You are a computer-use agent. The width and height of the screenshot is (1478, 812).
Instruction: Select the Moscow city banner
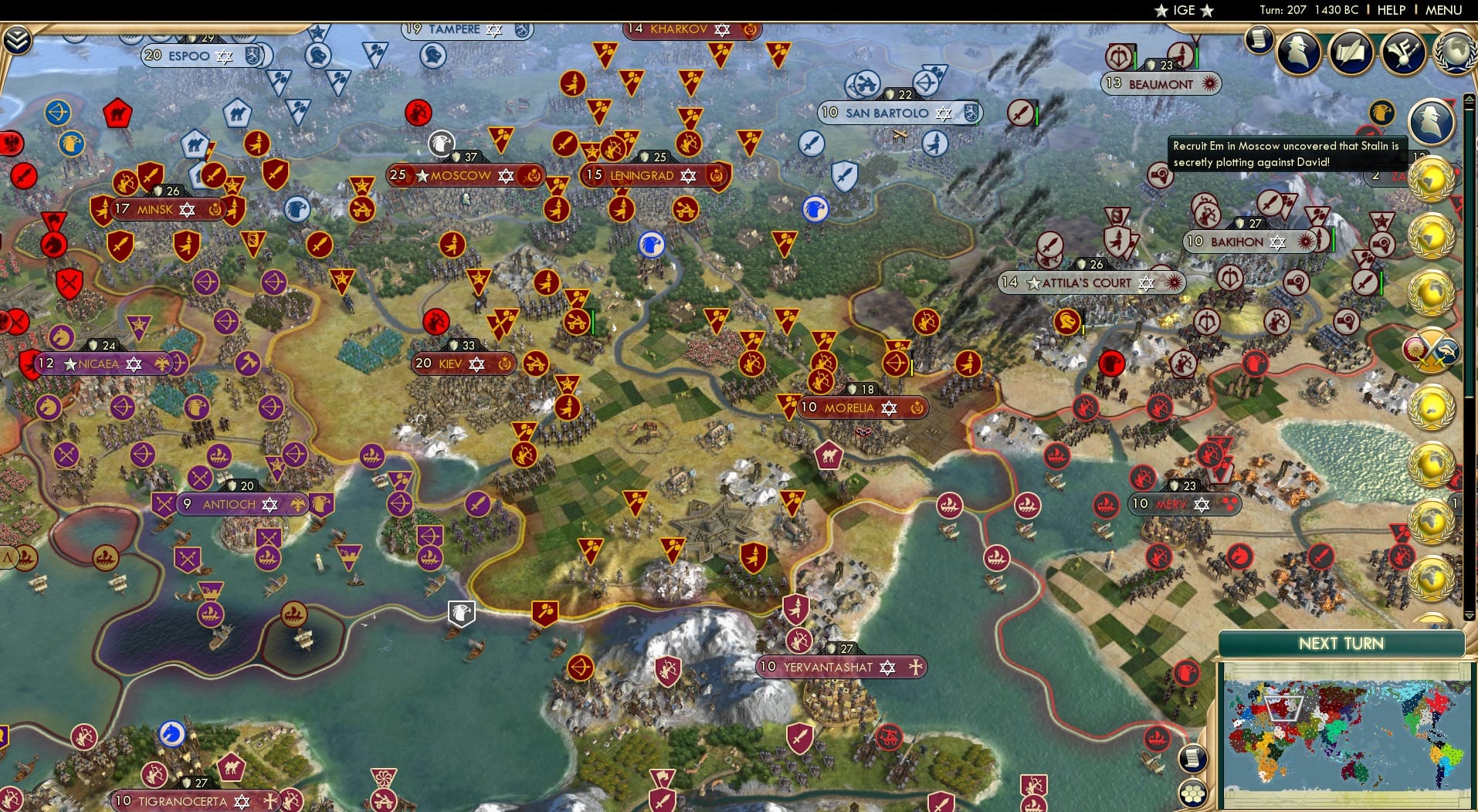463,175
